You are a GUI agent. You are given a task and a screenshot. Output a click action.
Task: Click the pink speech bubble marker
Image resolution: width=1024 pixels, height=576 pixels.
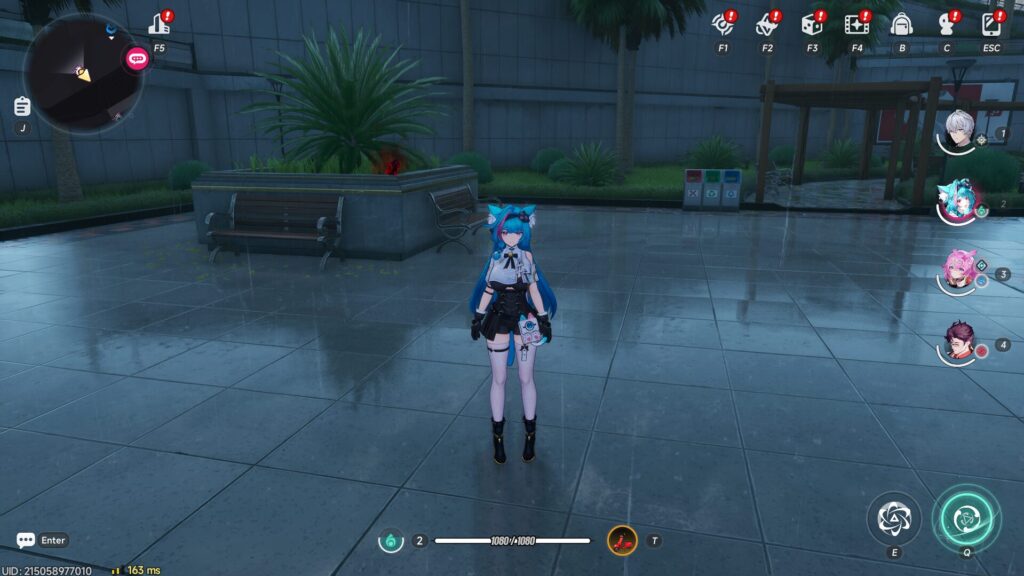click(137, 59)
